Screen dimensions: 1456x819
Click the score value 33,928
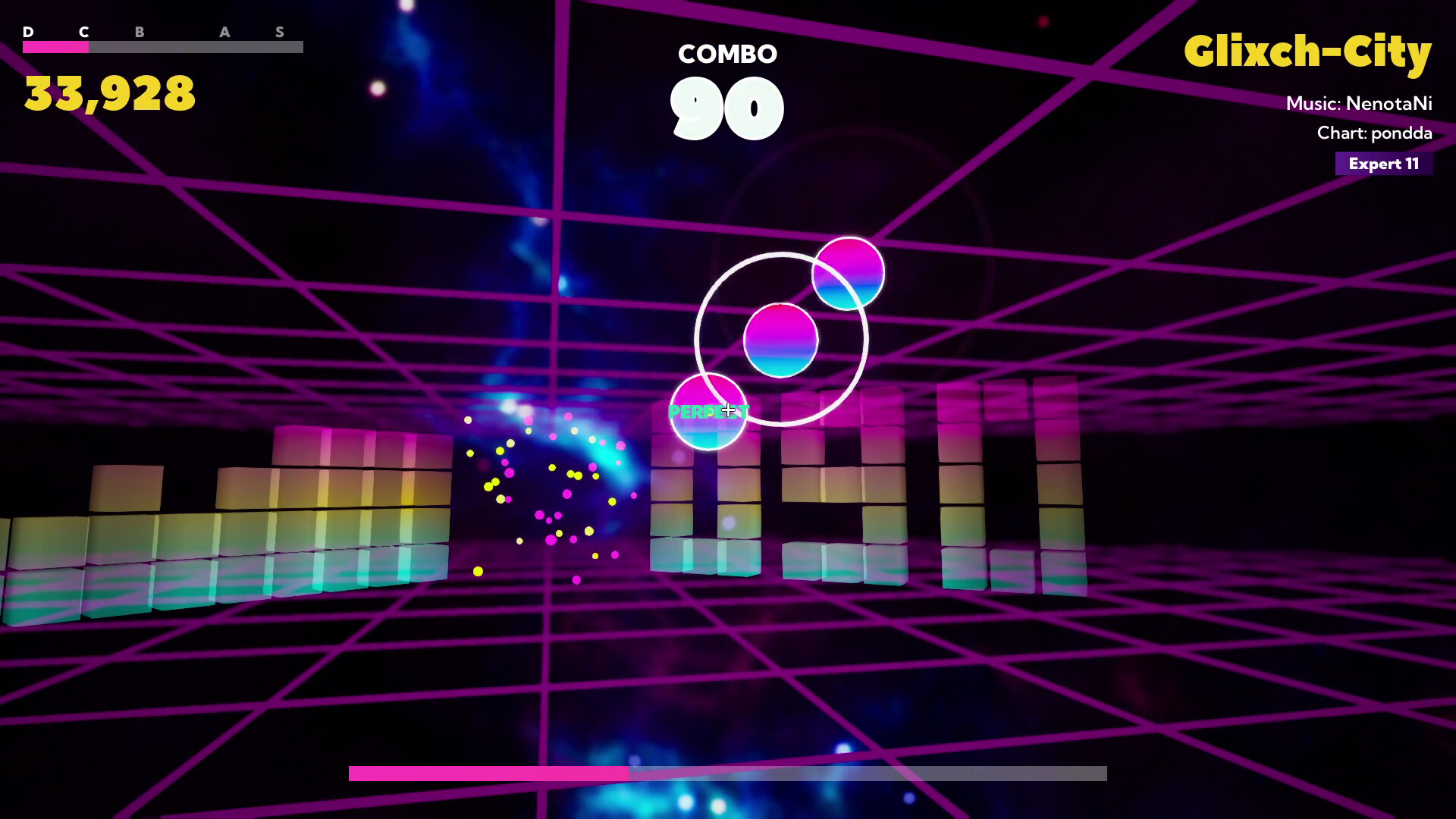tap(108, 93)
